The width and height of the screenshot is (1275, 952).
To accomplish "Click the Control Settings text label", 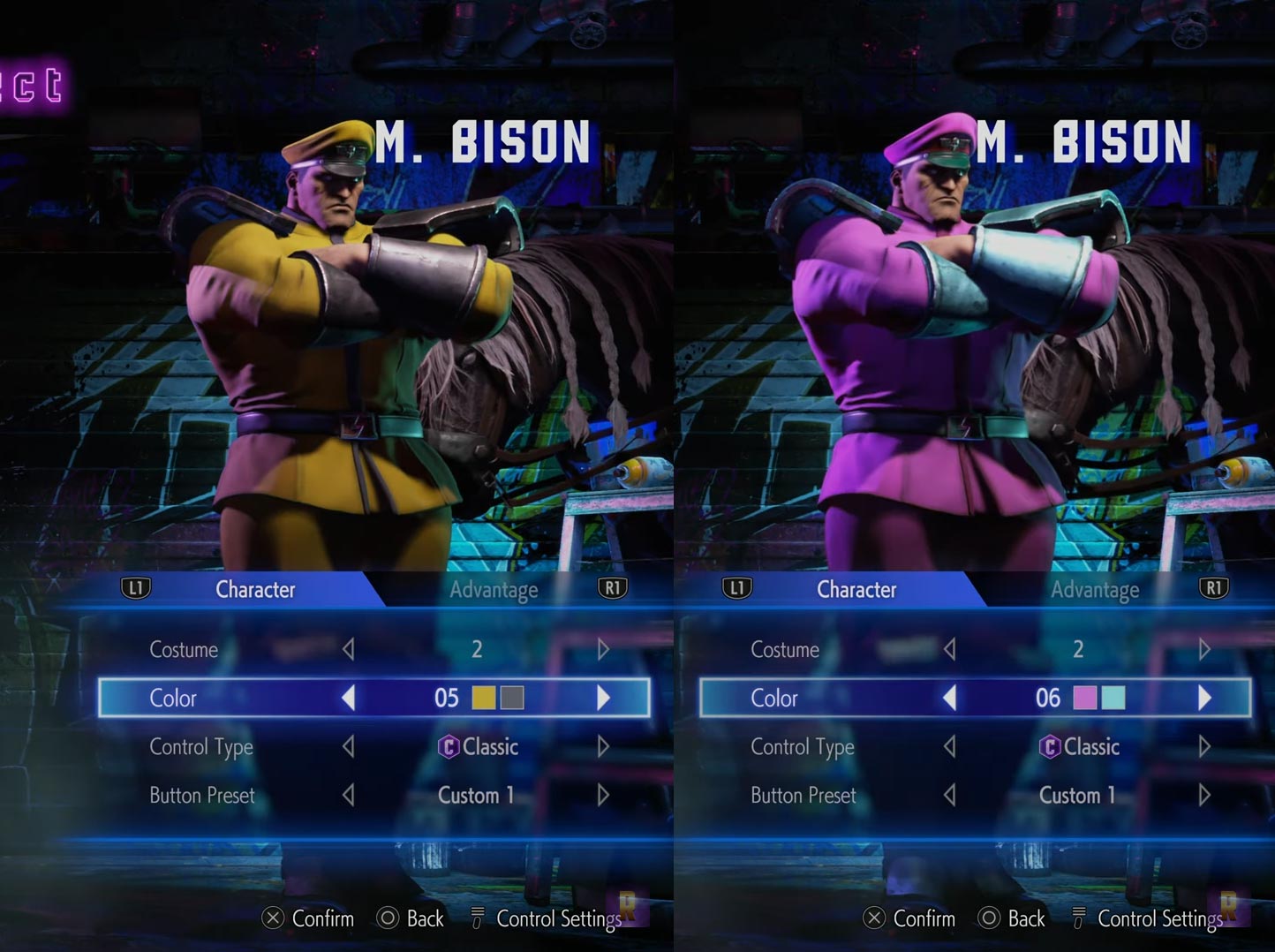I will (560, 918).
